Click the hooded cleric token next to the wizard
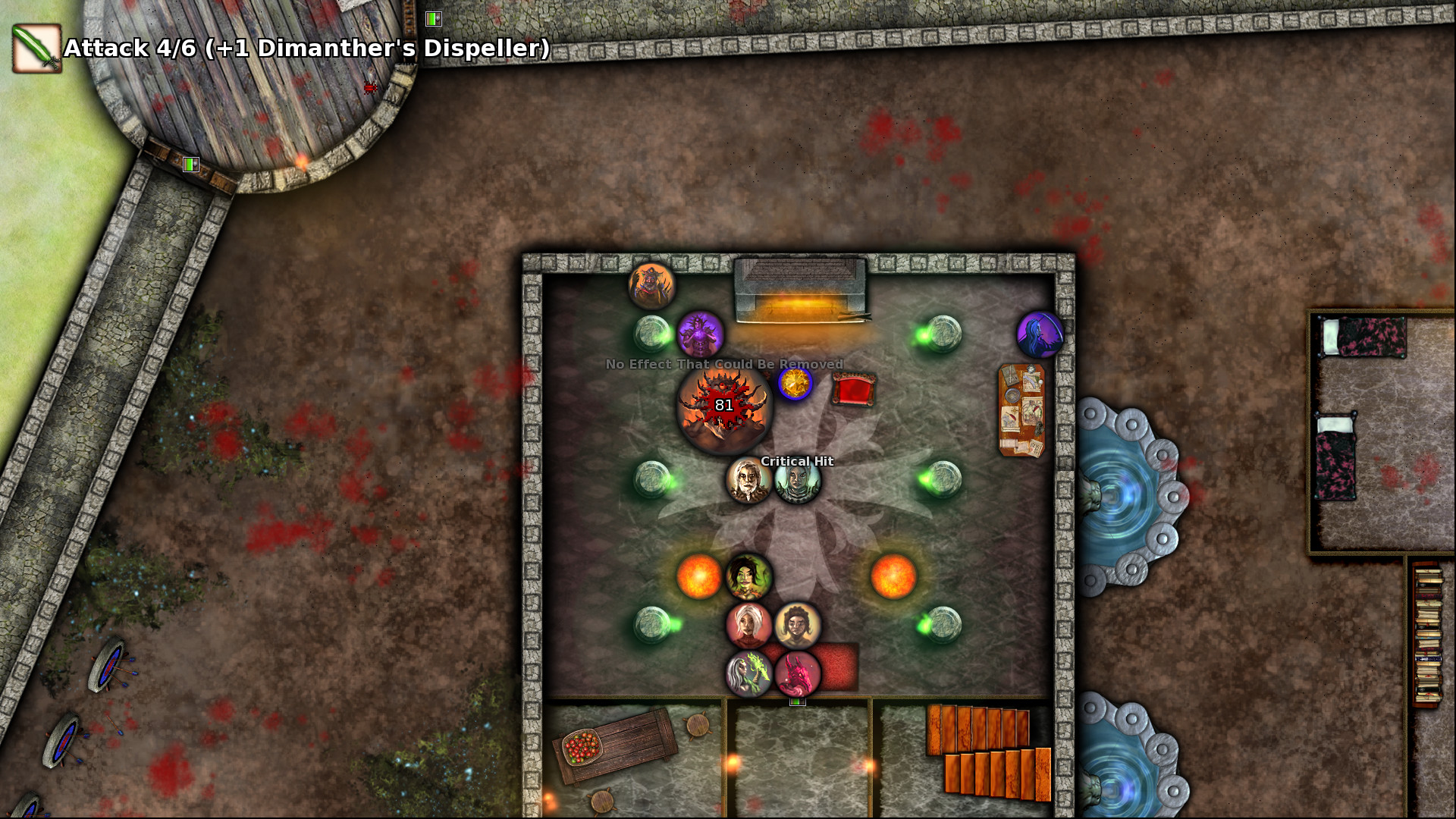 (795, 481)
